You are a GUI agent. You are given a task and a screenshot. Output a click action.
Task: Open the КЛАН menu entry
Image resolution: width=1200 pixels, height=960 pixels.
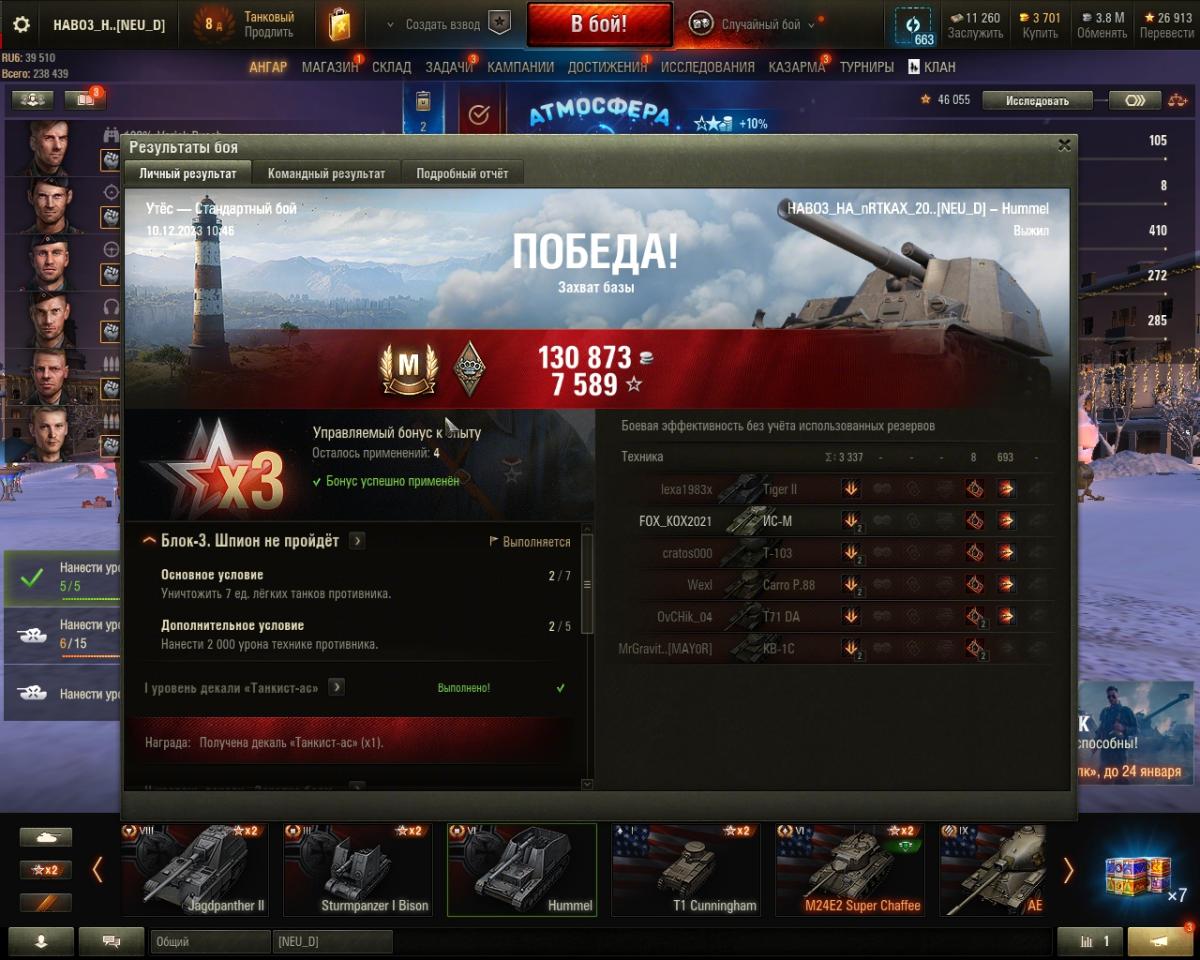tap(931, 67)
